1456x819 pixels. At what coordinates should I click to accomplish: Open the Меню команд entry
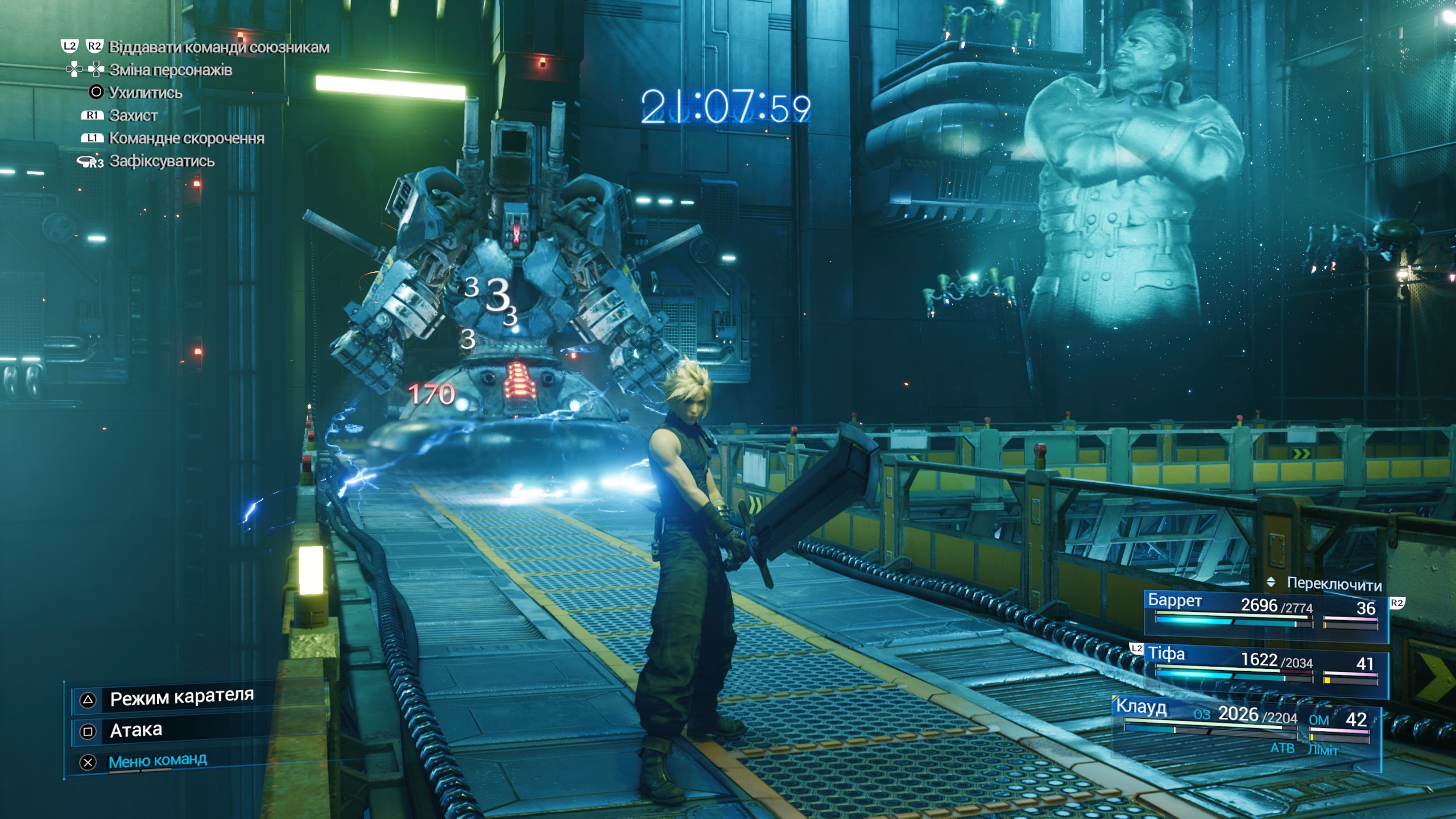click(157, 761)
